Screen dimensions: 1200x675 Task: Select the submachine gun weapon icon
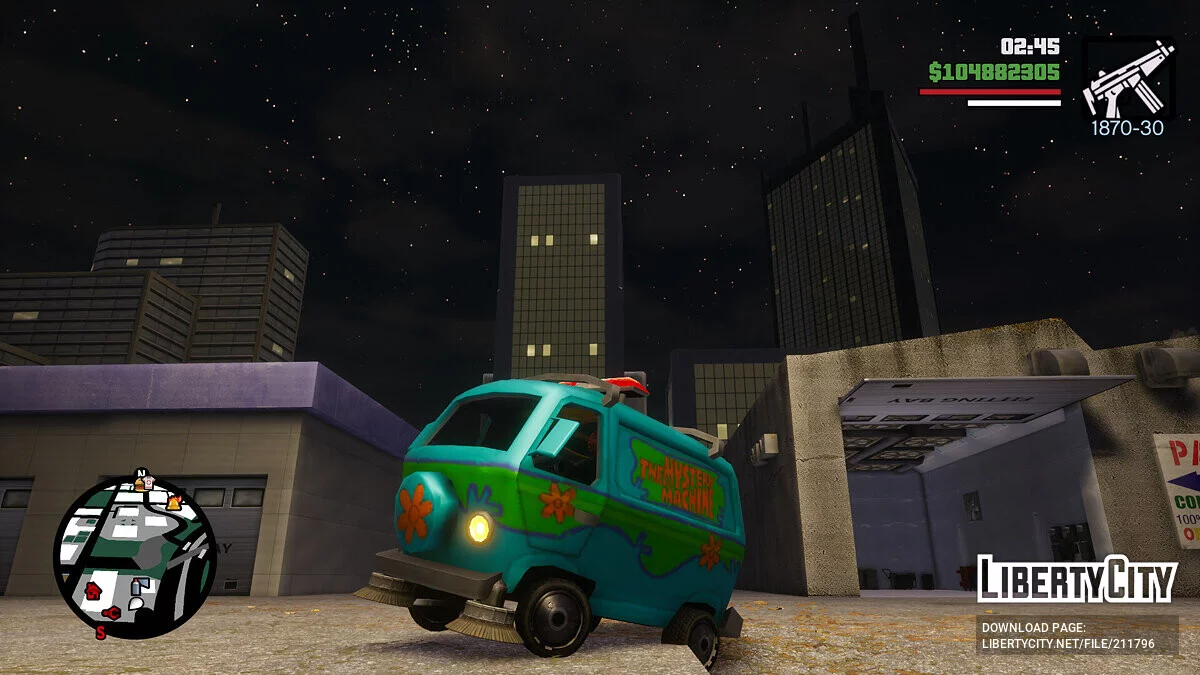1127,81
